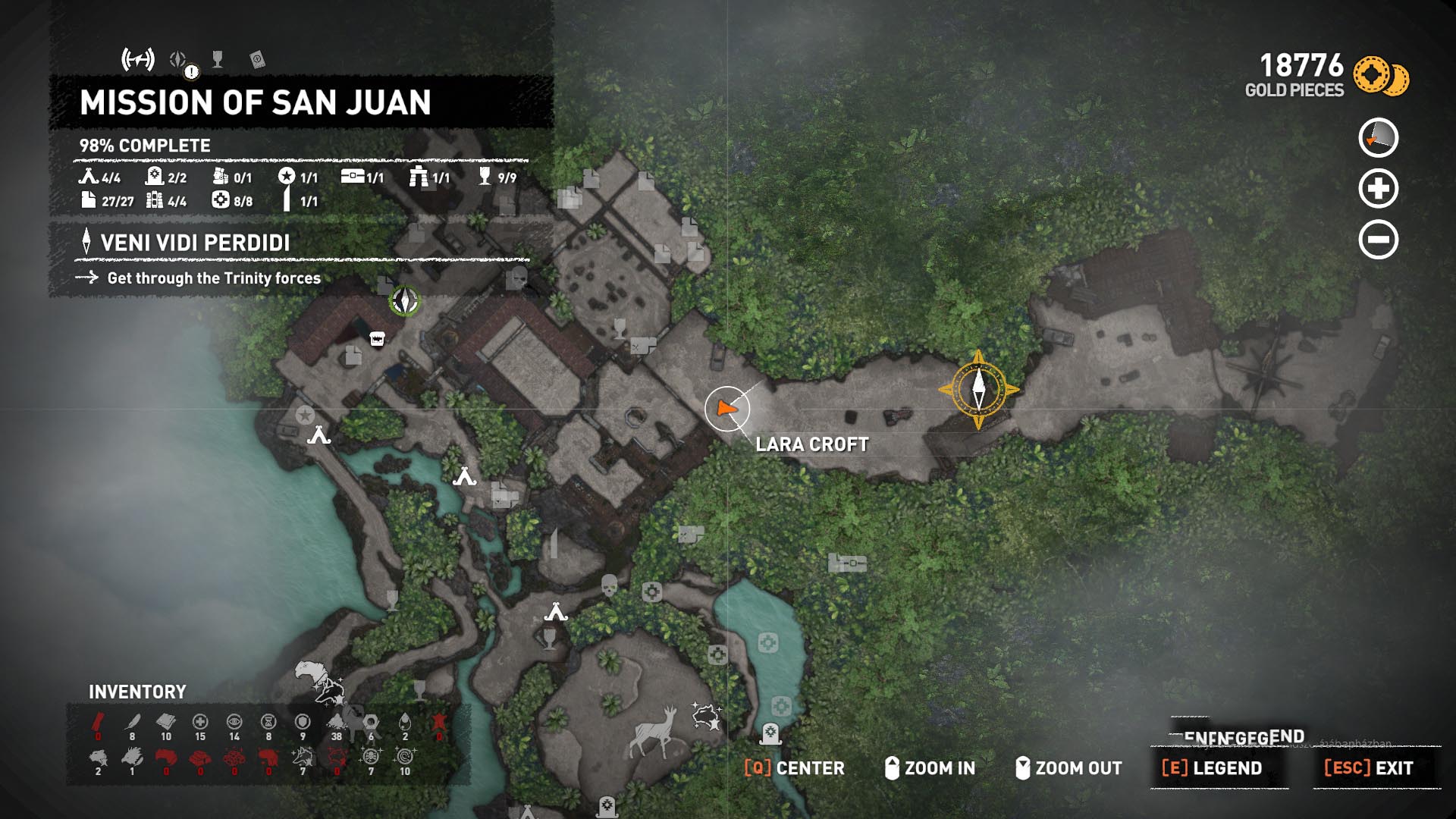The image size is (1456, 819).
Task: Zoom out with the minus button
Action: [x=1378, y=240]
